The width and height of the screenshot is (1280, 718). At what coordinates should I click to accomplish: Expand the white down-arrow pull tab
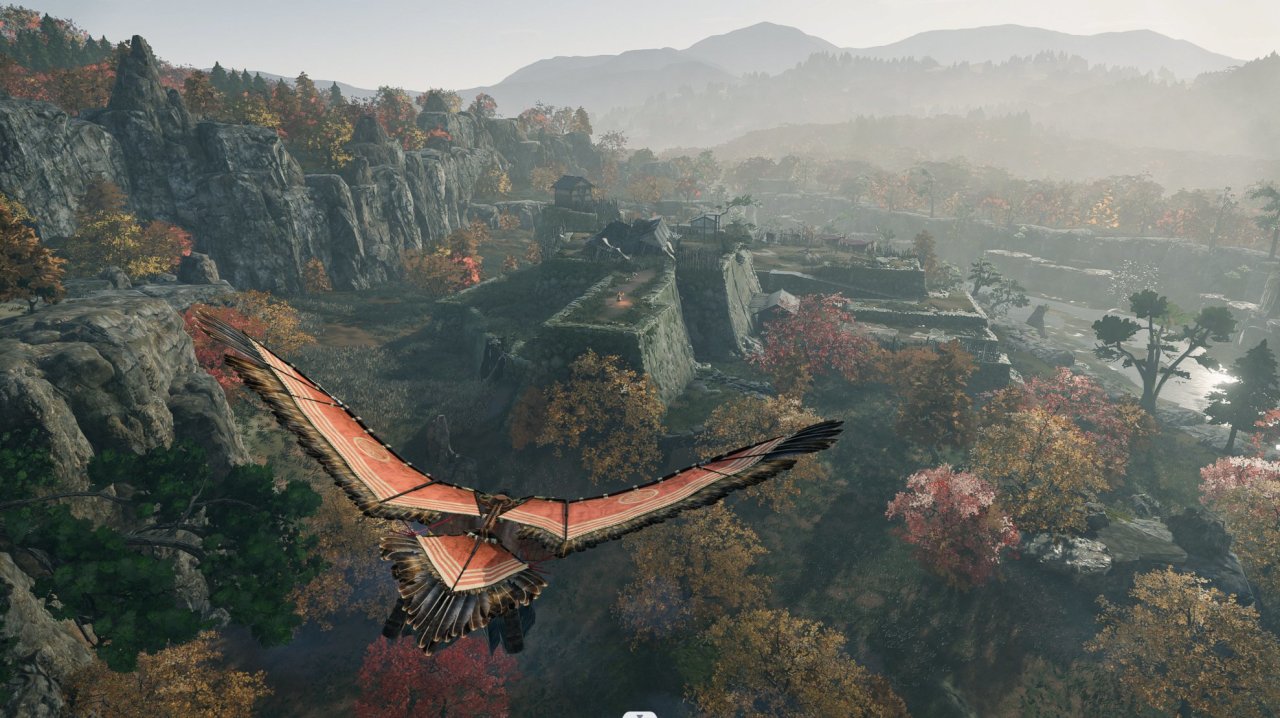640,714
